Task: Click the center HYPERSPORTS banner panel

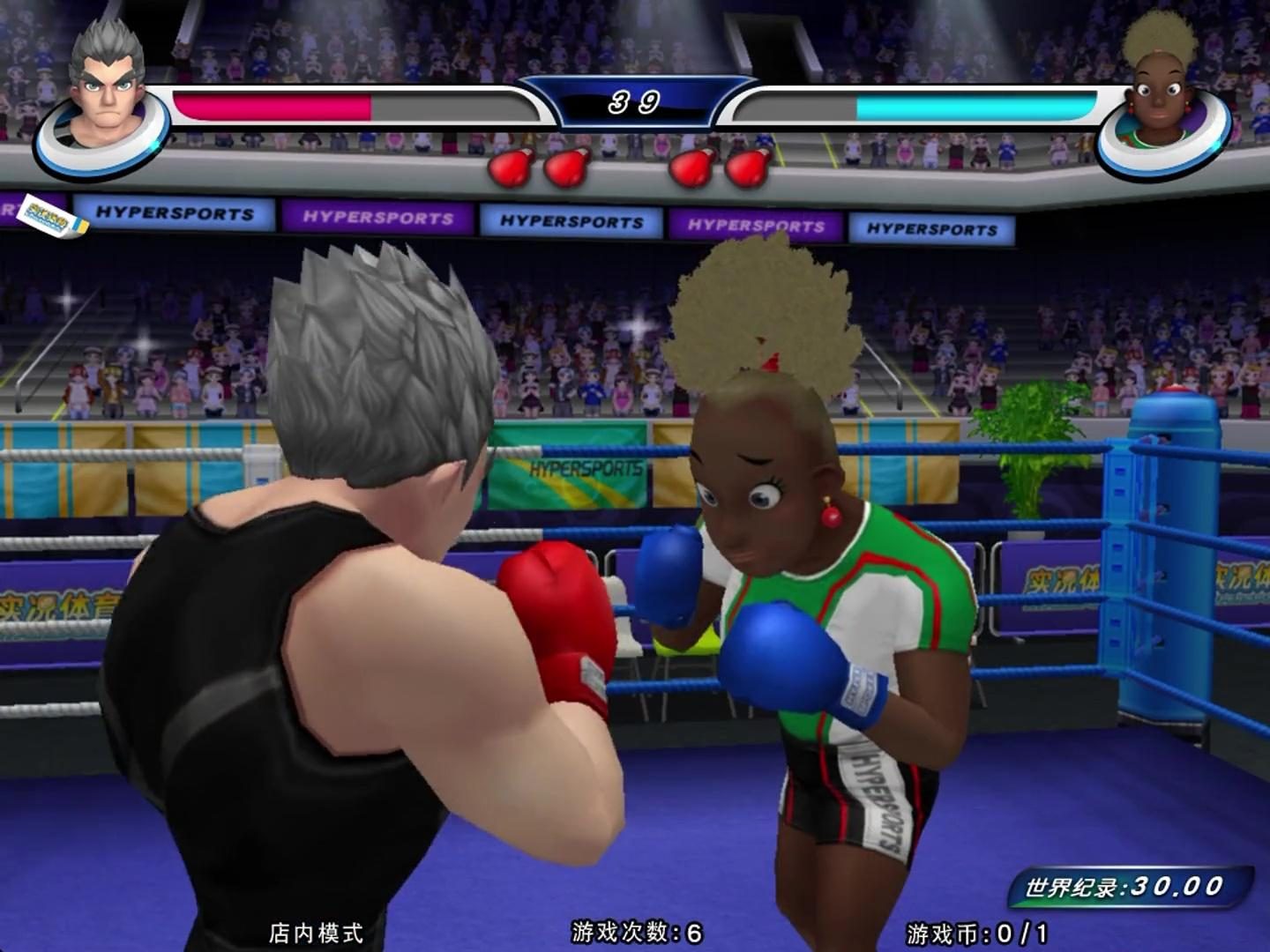Action: 571,221
